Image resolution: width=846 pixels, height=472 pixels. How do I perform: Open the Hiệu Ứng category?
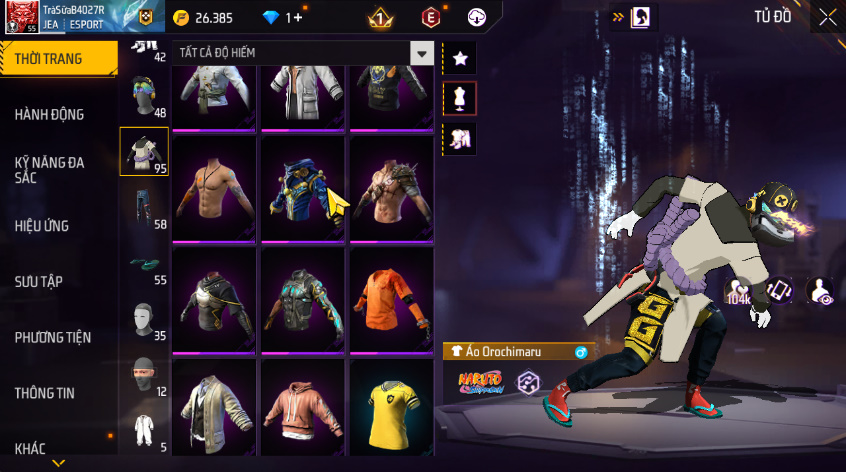(42, 226)
